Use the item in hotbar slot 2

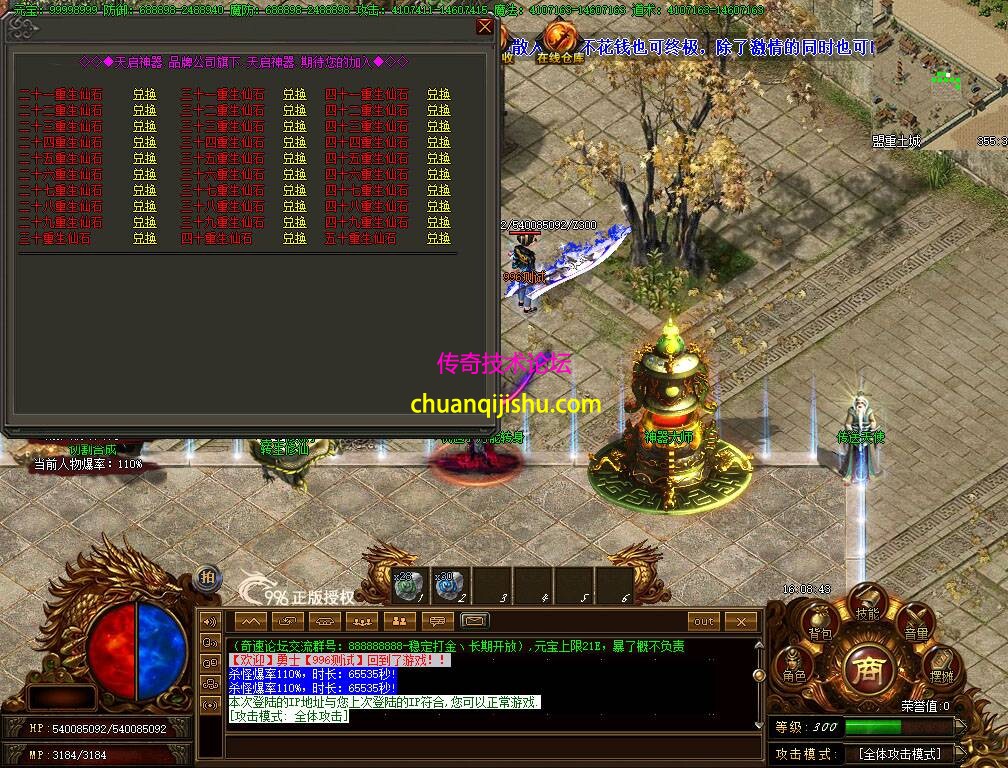tap(449, 585)
